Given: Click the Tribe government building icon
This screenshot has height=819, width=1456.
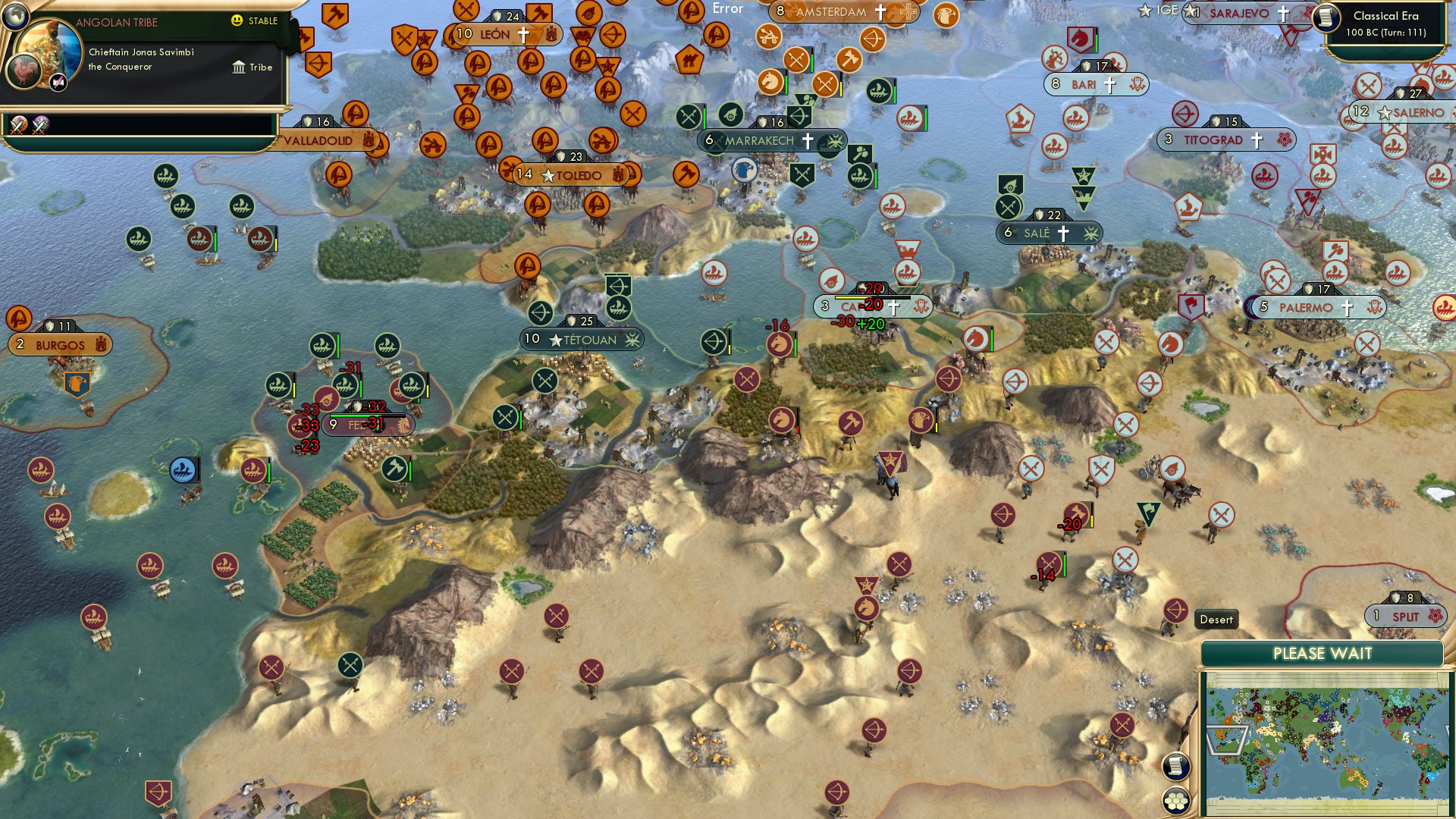Looking at the screenshot, I should [239, 67].
